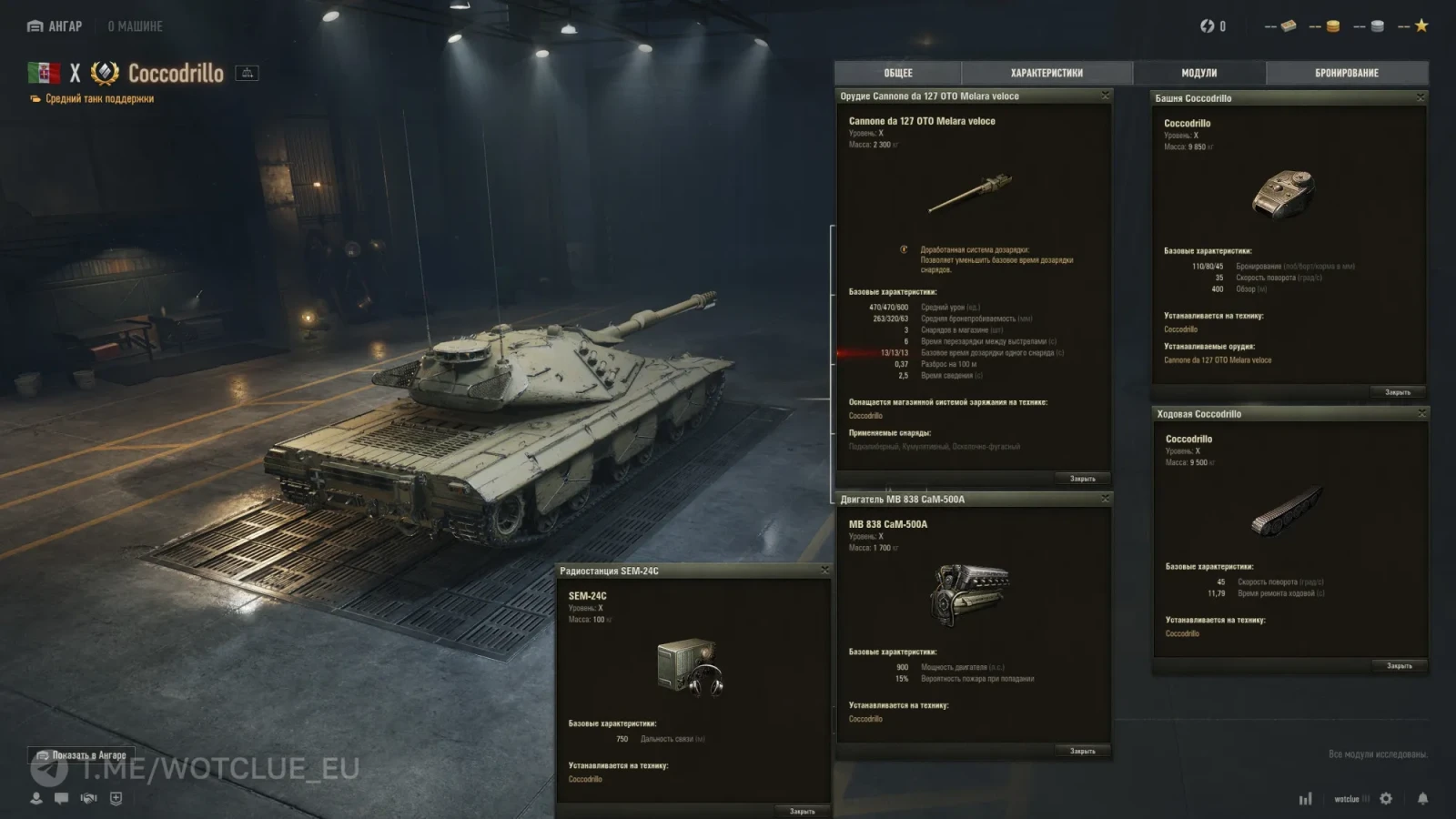The width and height of the screenshot is (1456, 819).
Task: Click Закрыть button in the radio panel
Action: [802, 811]
